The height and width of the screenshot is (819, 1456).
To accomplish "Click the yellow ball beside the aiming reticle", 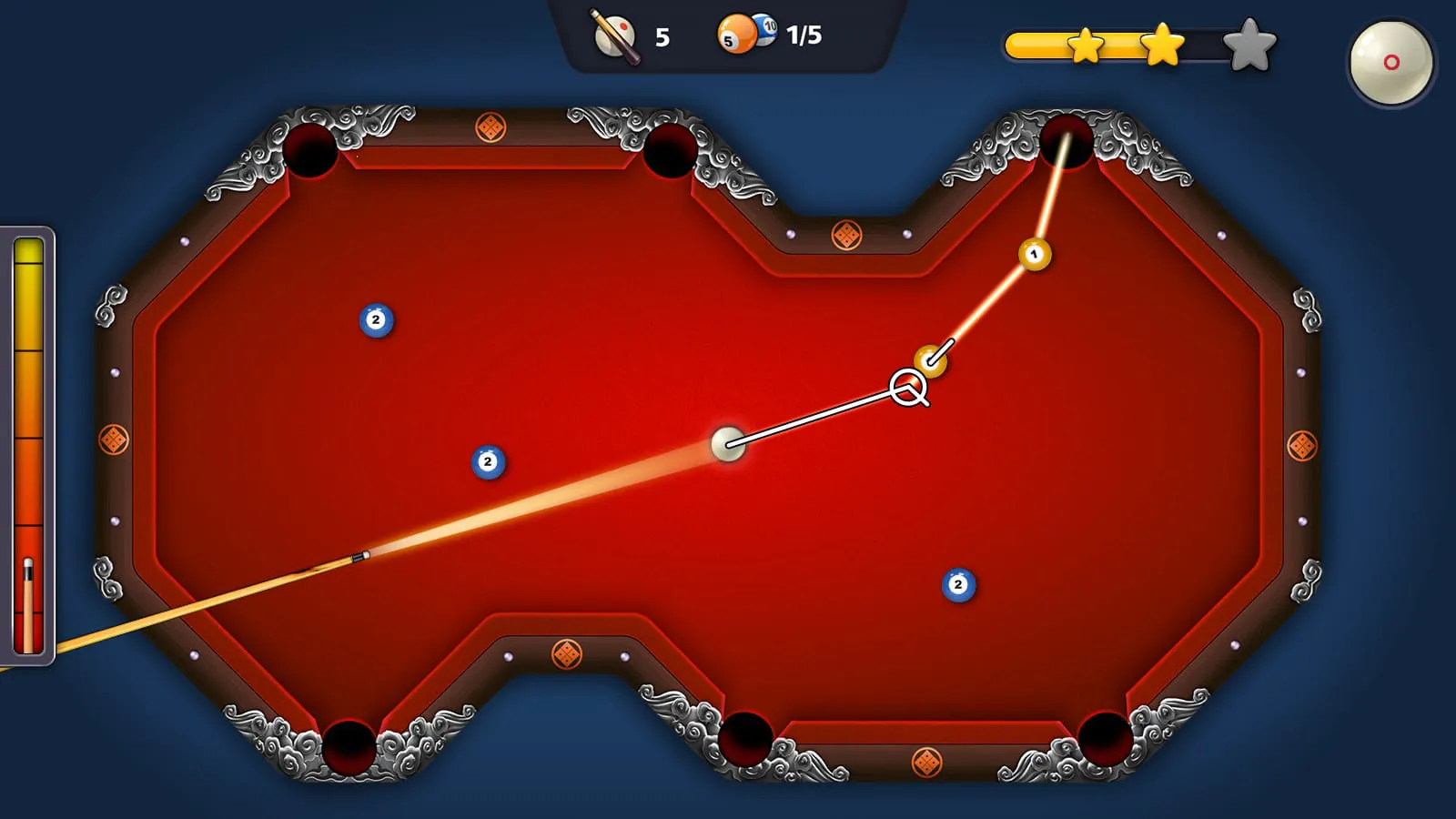I will [929, 359].
